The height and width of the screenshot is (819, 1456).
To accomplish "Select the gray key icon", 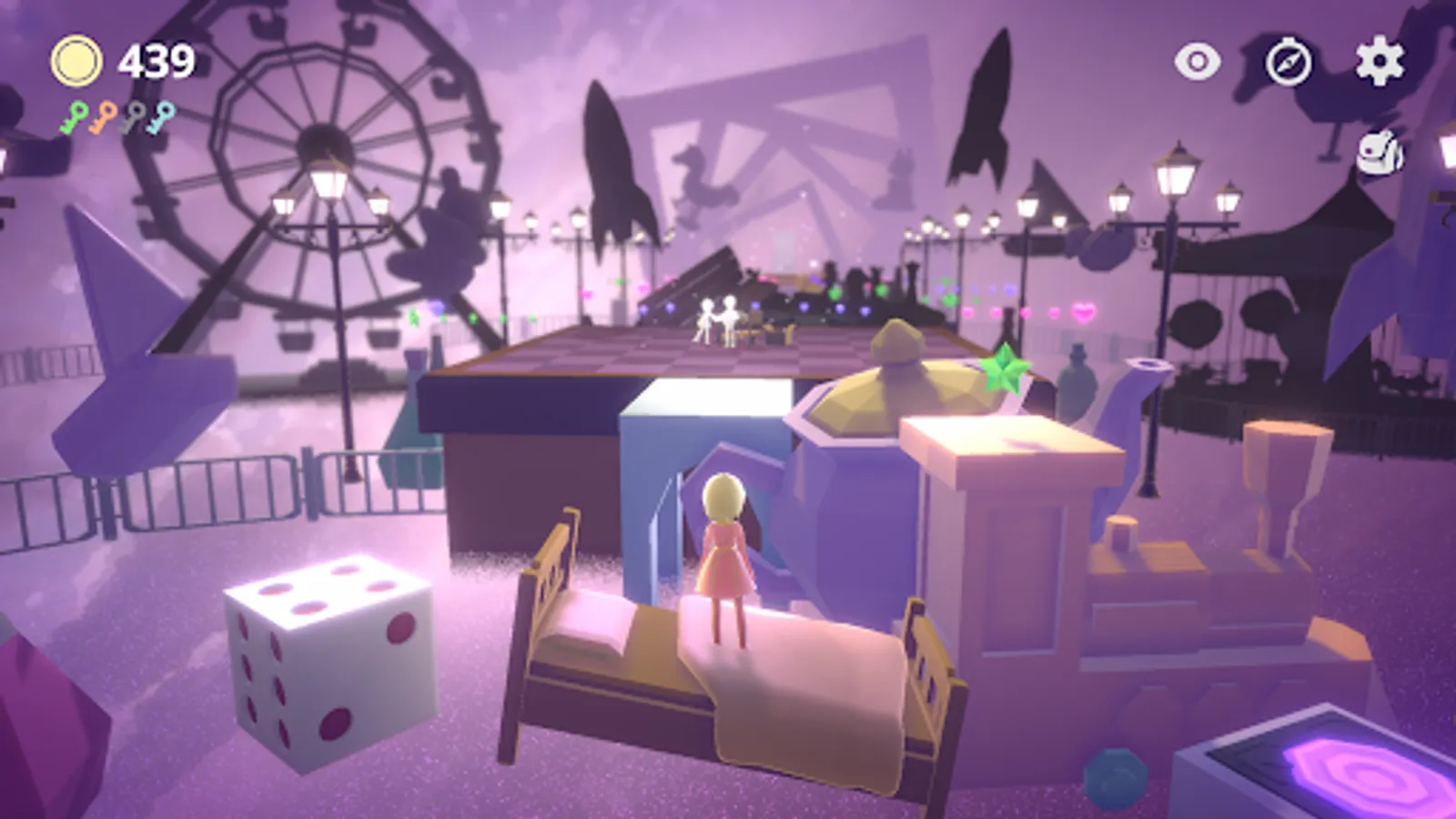I will (x=132, y=116).
